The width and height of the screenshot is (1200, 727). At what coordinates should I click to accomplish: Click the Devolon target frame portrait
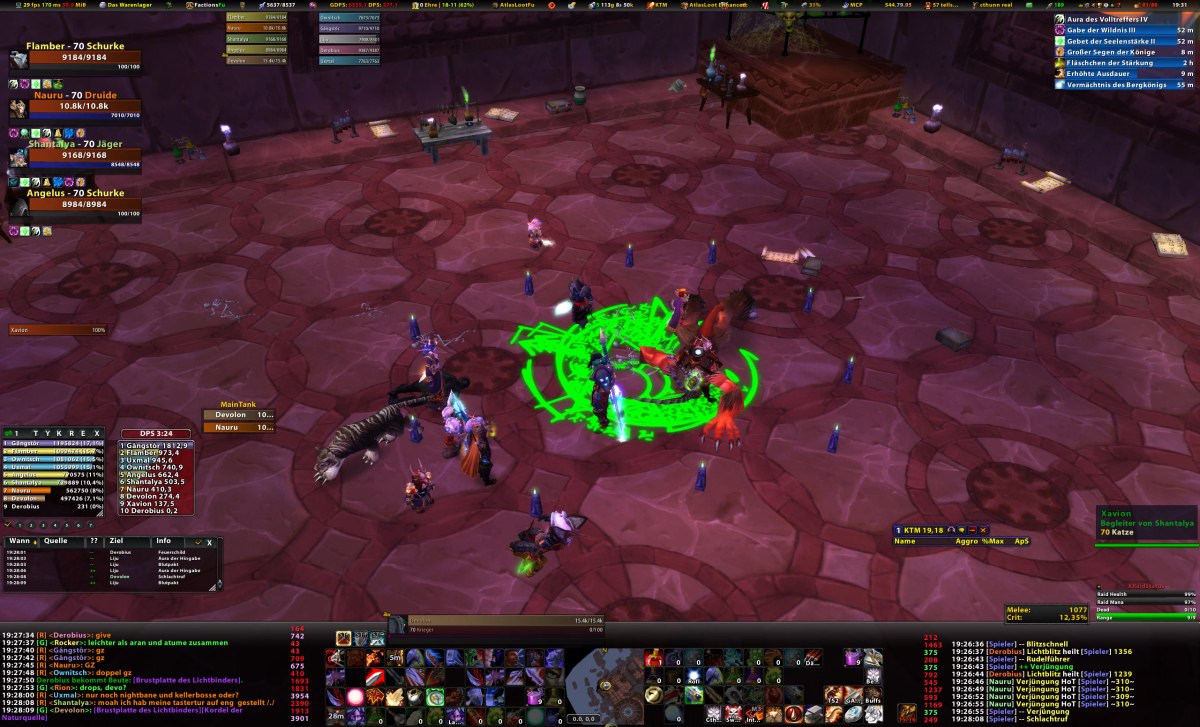(x=396, y=625)
